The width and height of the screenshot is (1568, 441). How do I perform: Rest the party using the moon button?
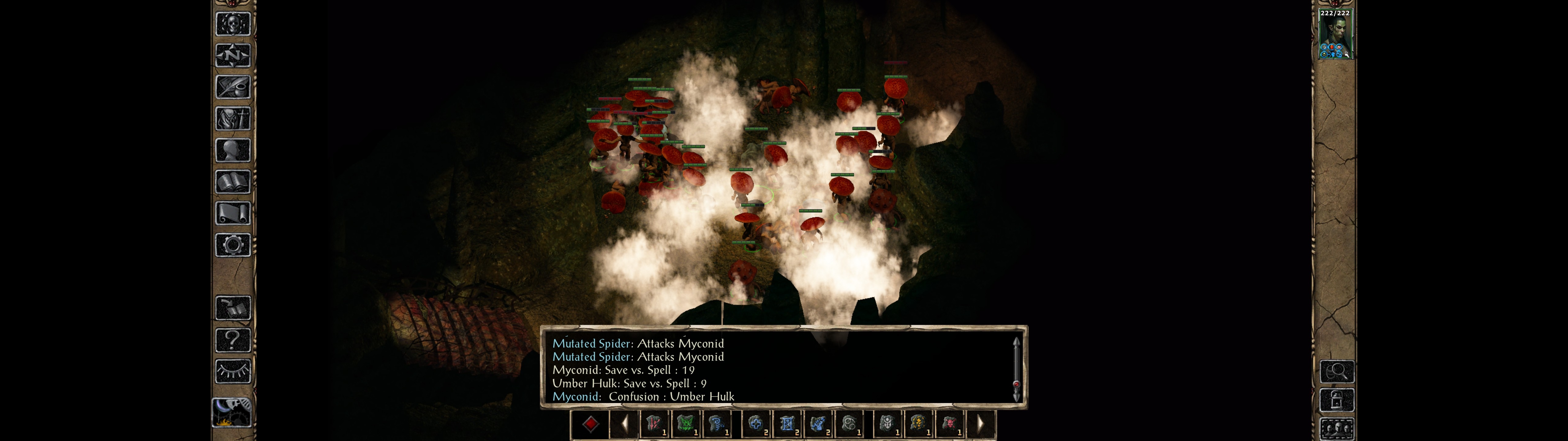231,412
